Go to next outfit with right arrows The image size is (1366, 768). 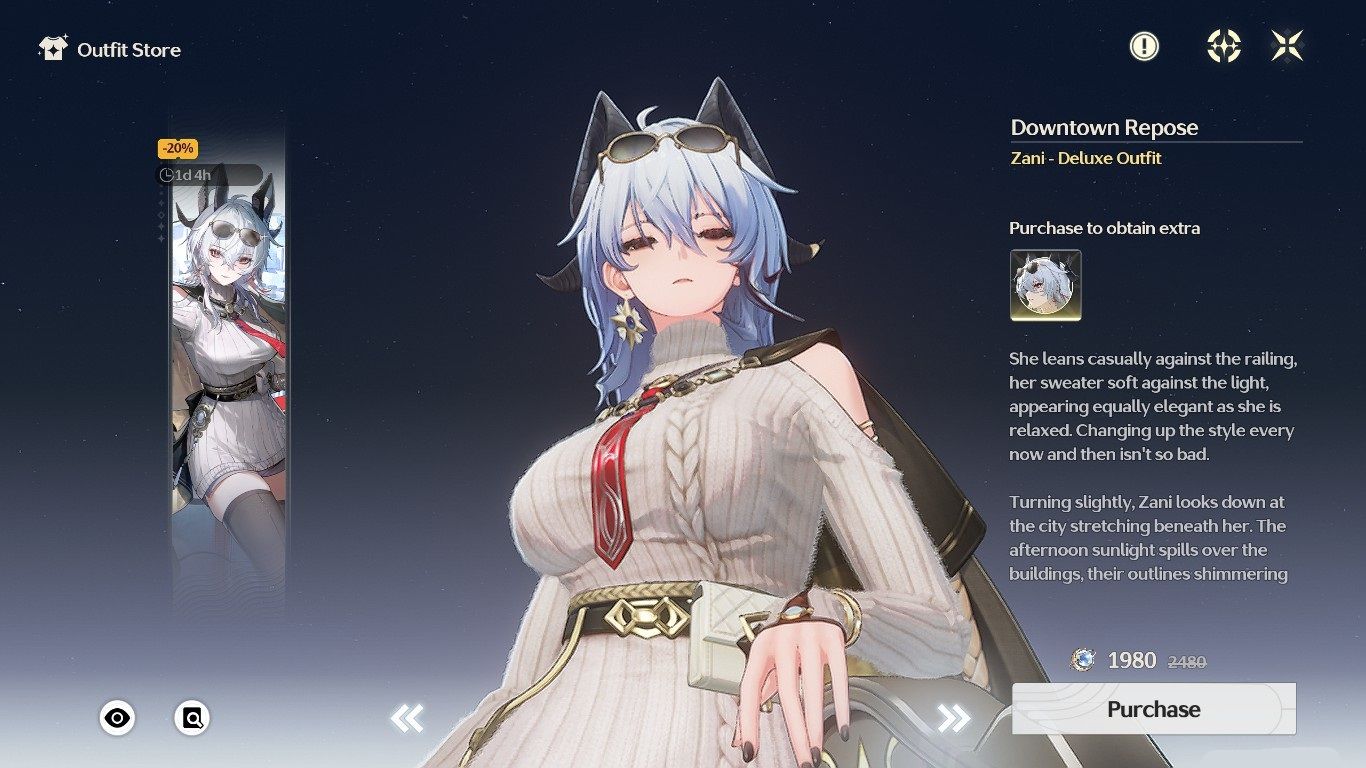pyautogui.click(x=953, y=717)
